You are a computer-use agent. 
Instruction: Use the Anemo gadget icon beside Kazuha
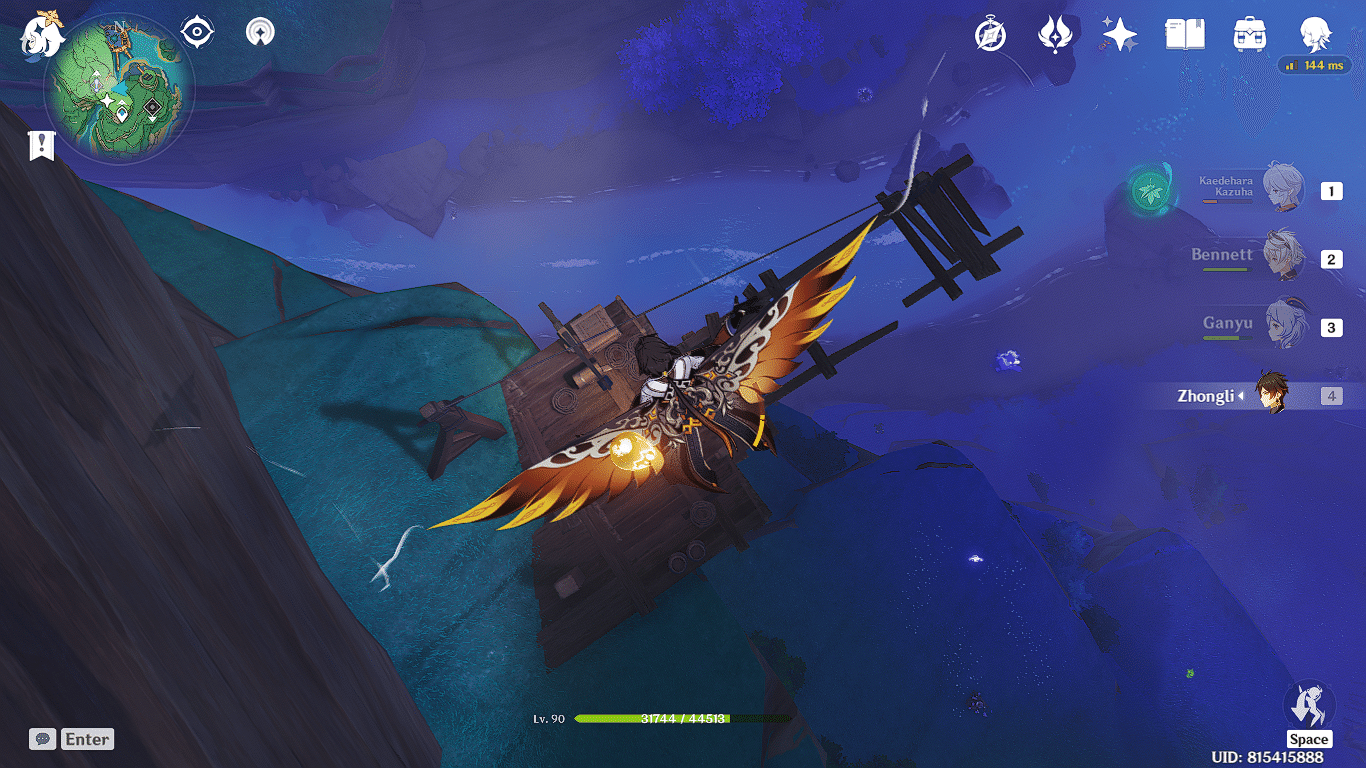tap(1153, 188)
